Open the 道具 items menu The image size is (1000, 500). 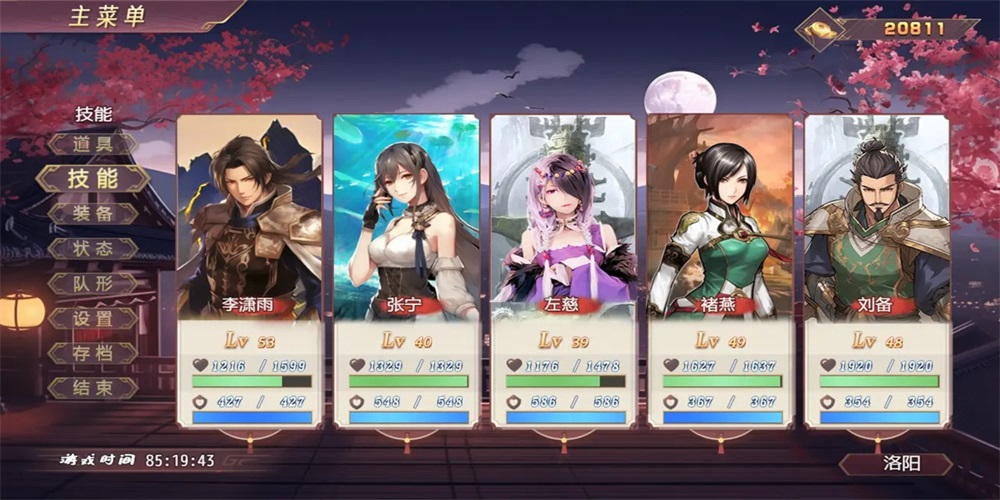tap(93, 144)
